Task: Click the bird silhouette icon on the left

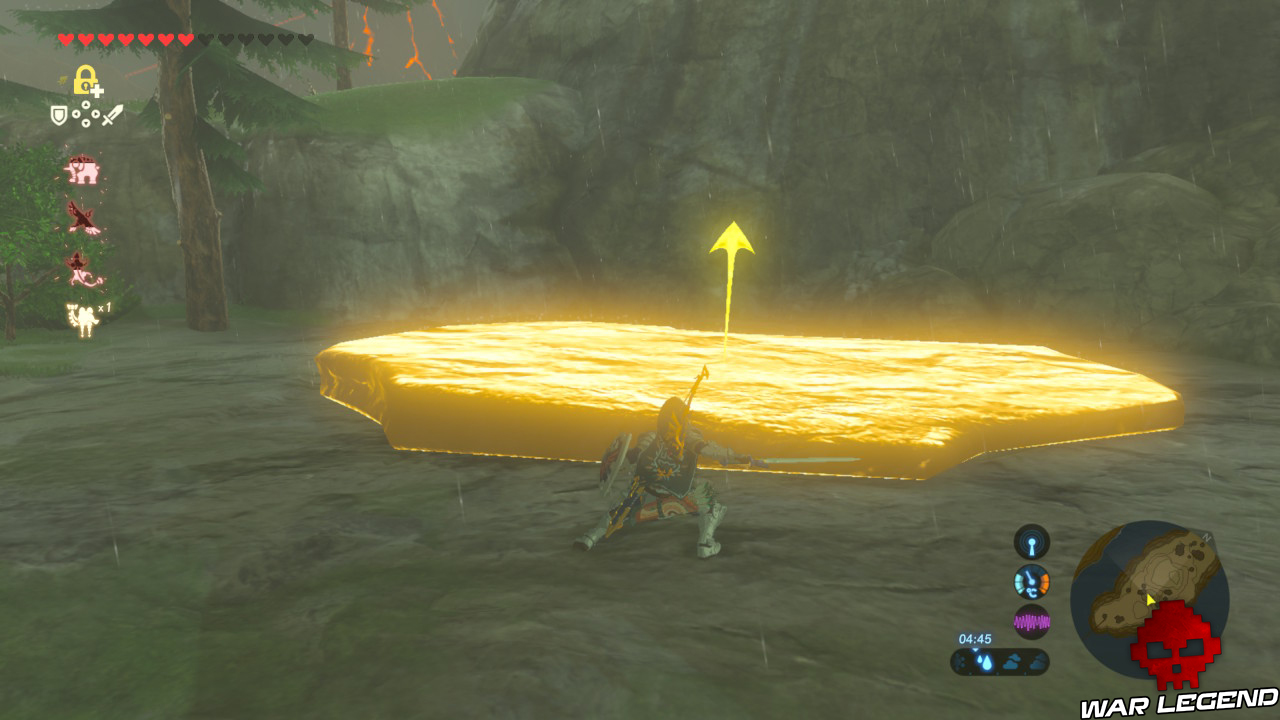Action: pos(83,217)
